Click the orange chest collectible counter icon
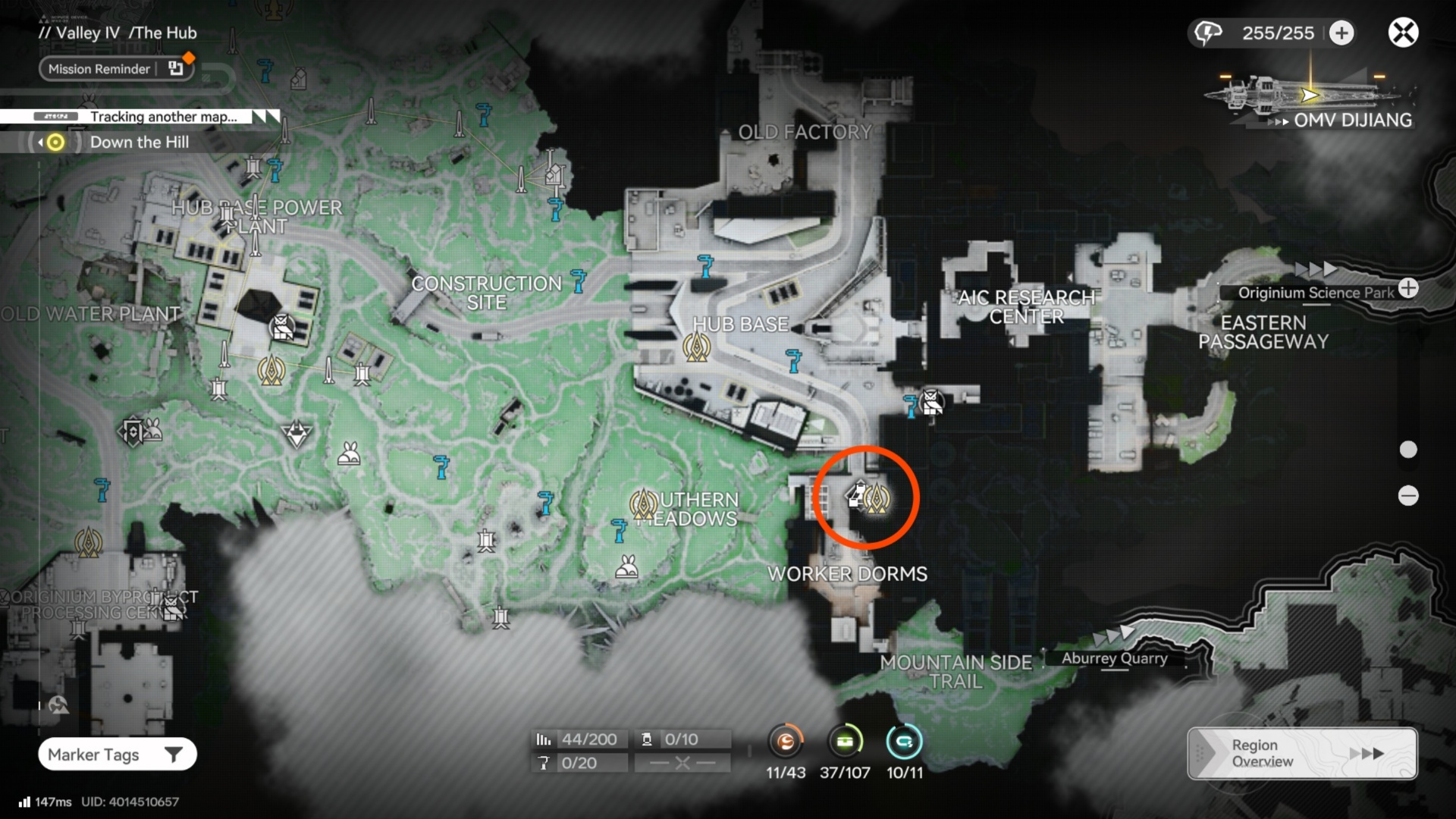The width and height of the screenshot is (1456, 819). point(786,741)
